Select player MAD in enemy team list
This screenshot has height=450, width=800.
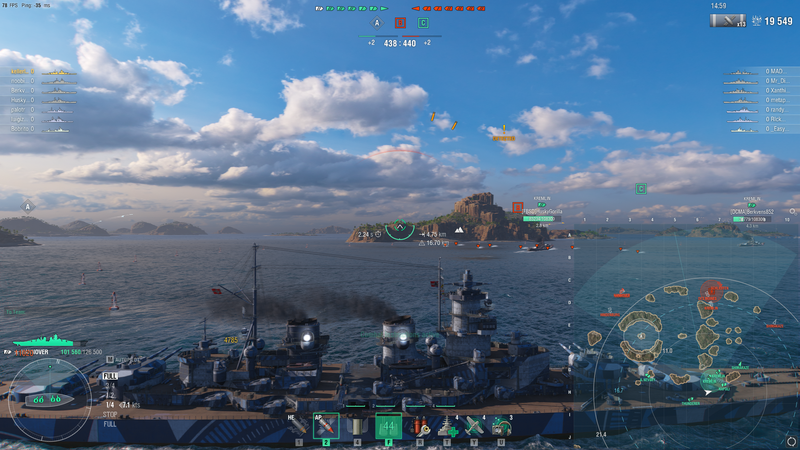[772, 72]
